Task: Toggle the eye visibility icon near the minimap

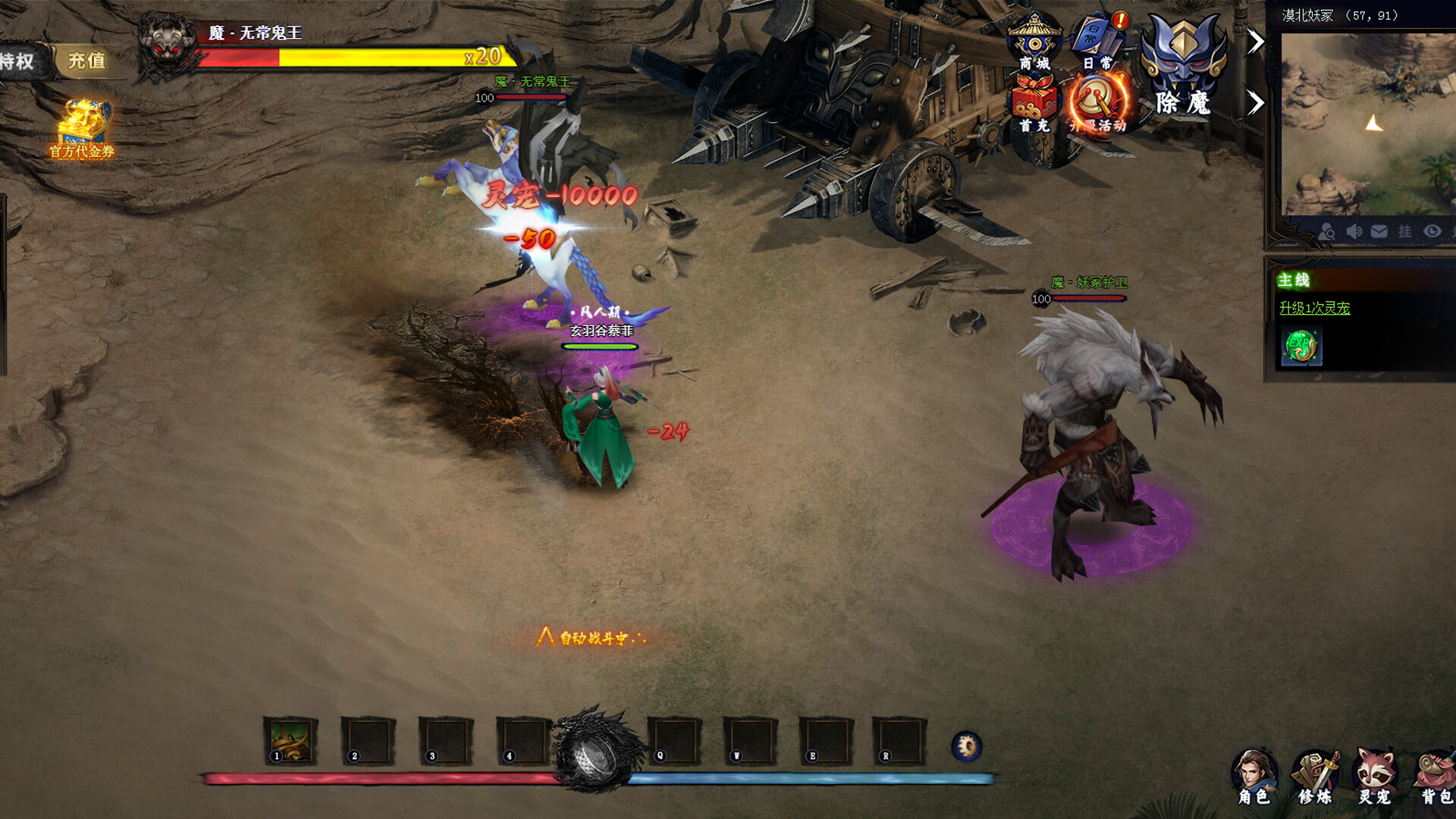Action: (1432, 231)
